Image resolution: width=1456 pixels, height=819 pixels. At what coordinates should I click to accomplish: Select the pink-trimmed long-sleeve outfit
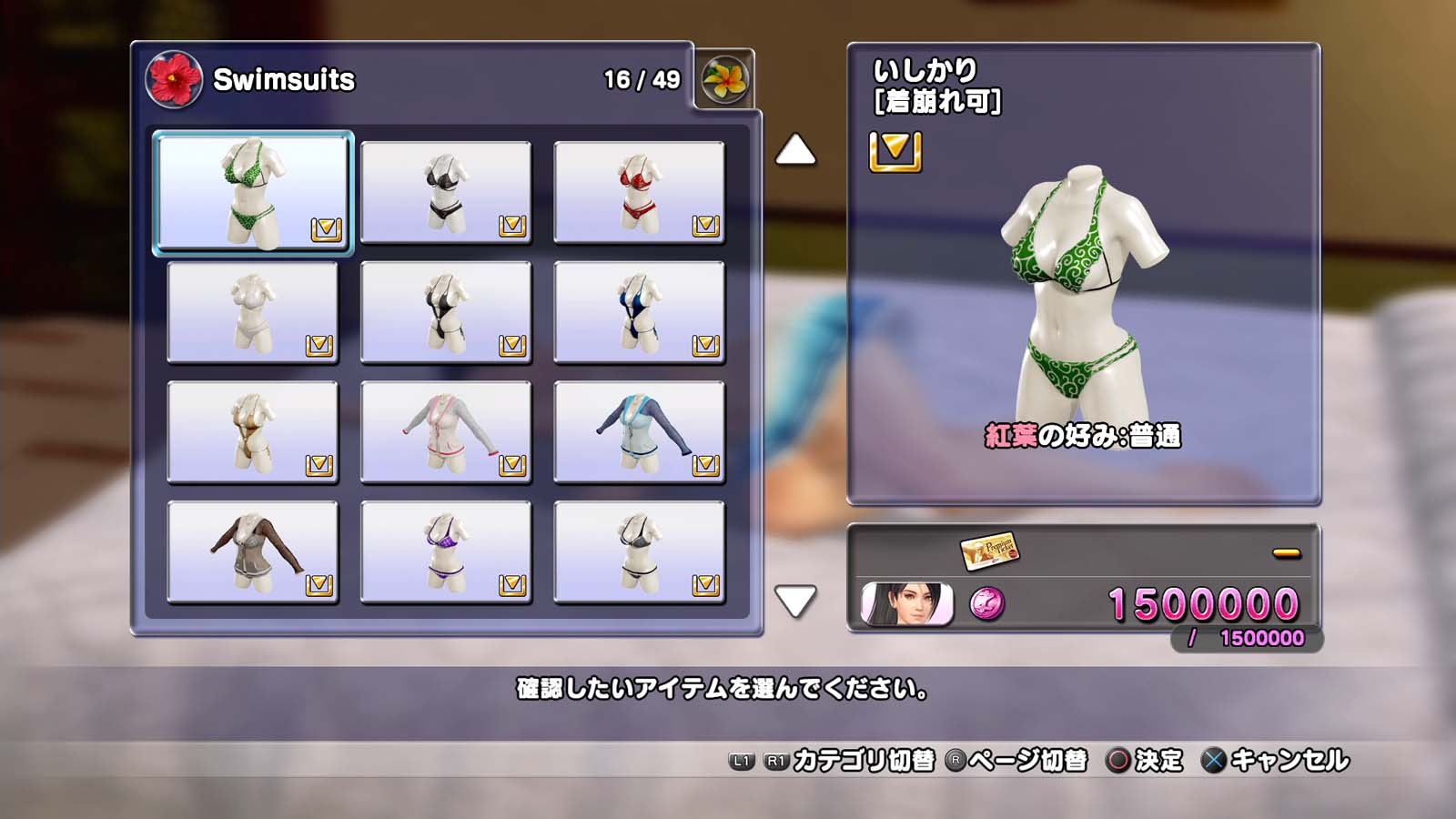point(446,432)
